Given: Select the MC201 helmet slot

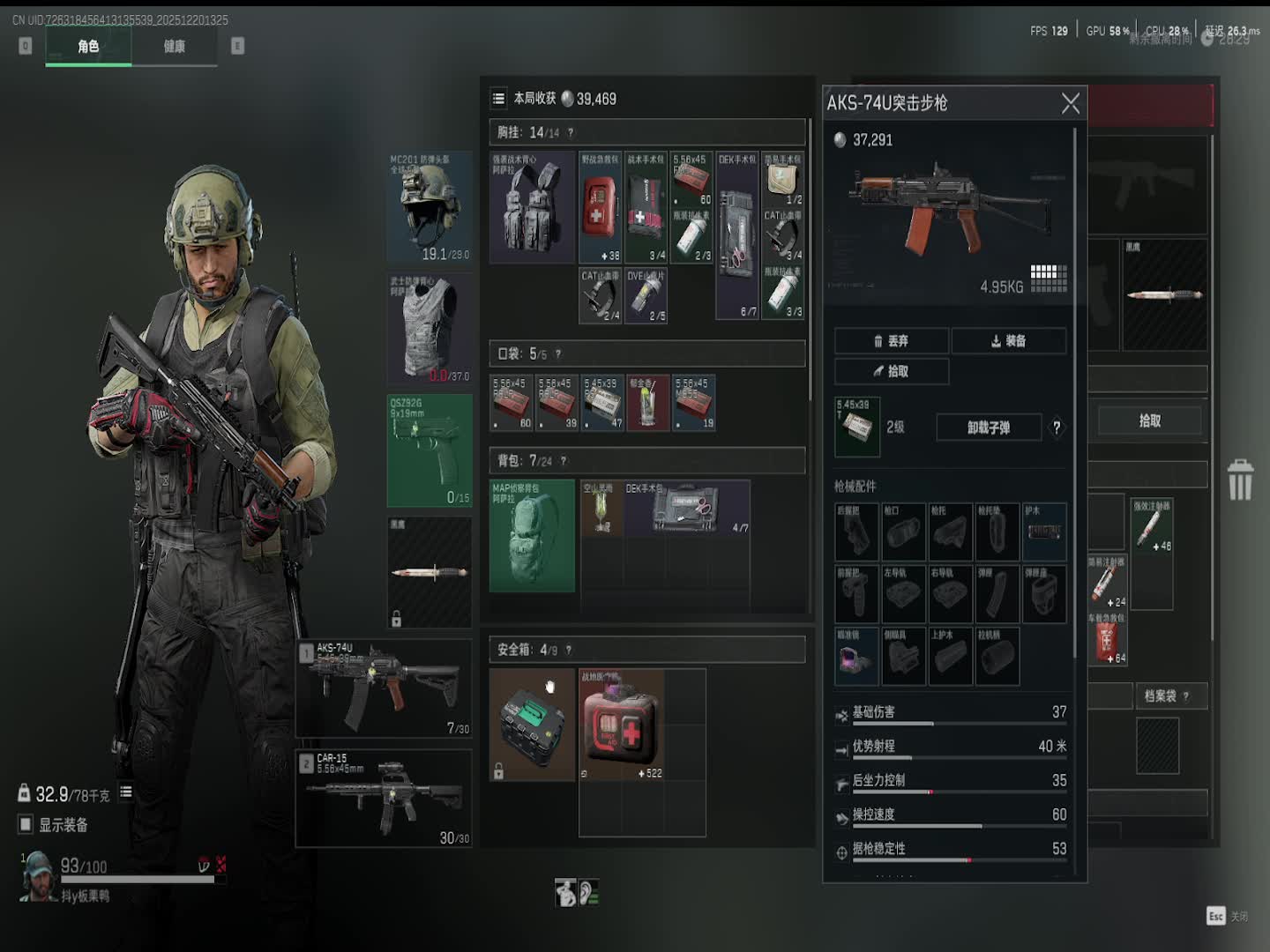Looking at the screenshot, I should pos(430,208).
